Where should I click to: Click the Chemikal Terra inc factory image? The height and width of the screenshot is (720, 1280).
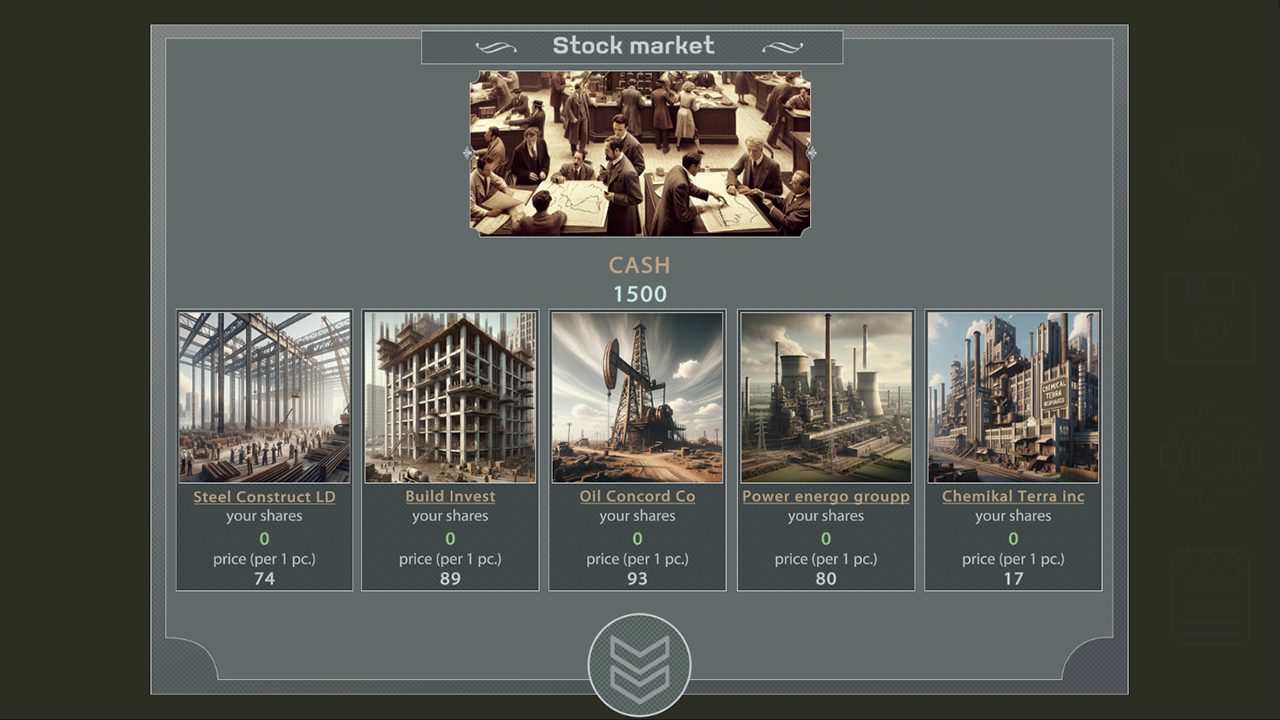click(x=1013, y=396)
